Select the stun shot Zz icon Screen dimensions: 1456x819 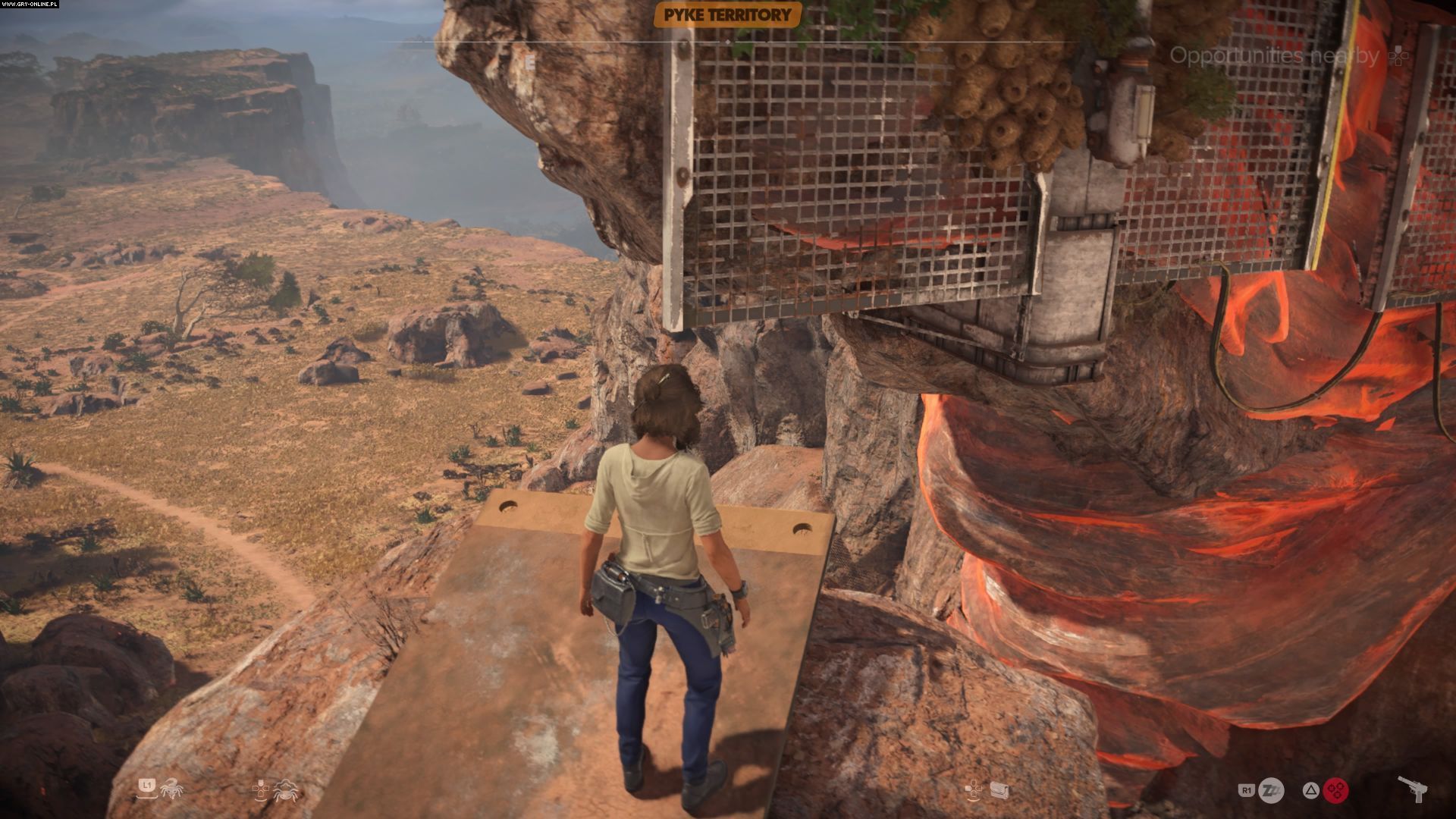click(x=1272, y=790)
